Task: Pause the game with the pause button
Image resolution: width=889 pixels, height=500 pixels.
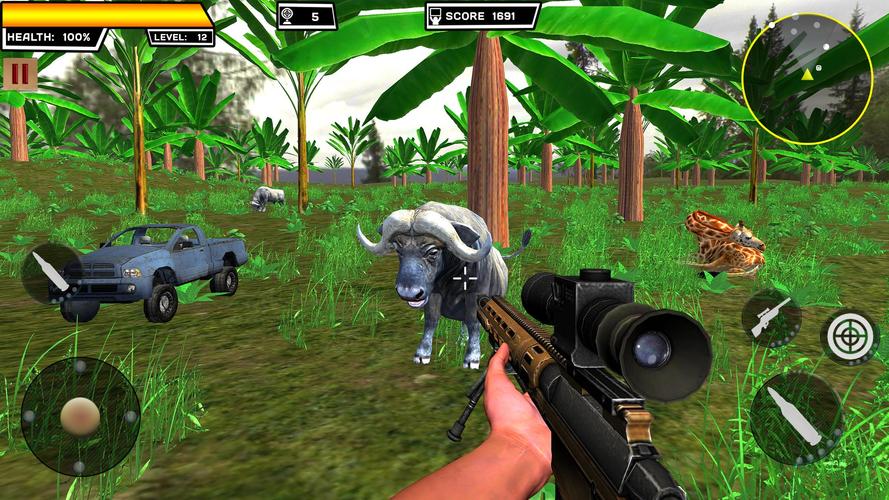Action: click(19, 74)
